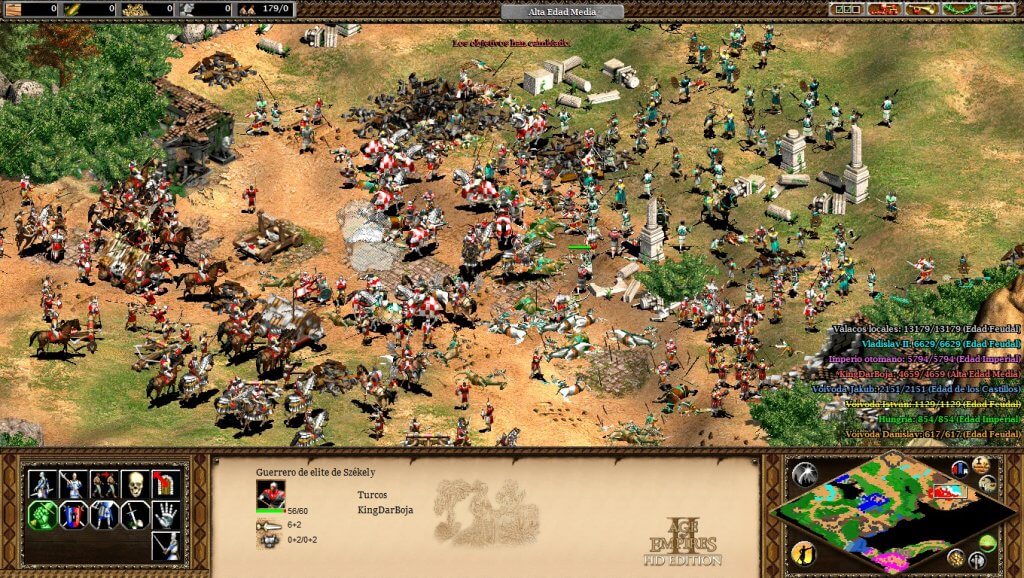
Task: Choose the defensive stance shield icon
Action: pyautogui.click(x=73, y=516)
